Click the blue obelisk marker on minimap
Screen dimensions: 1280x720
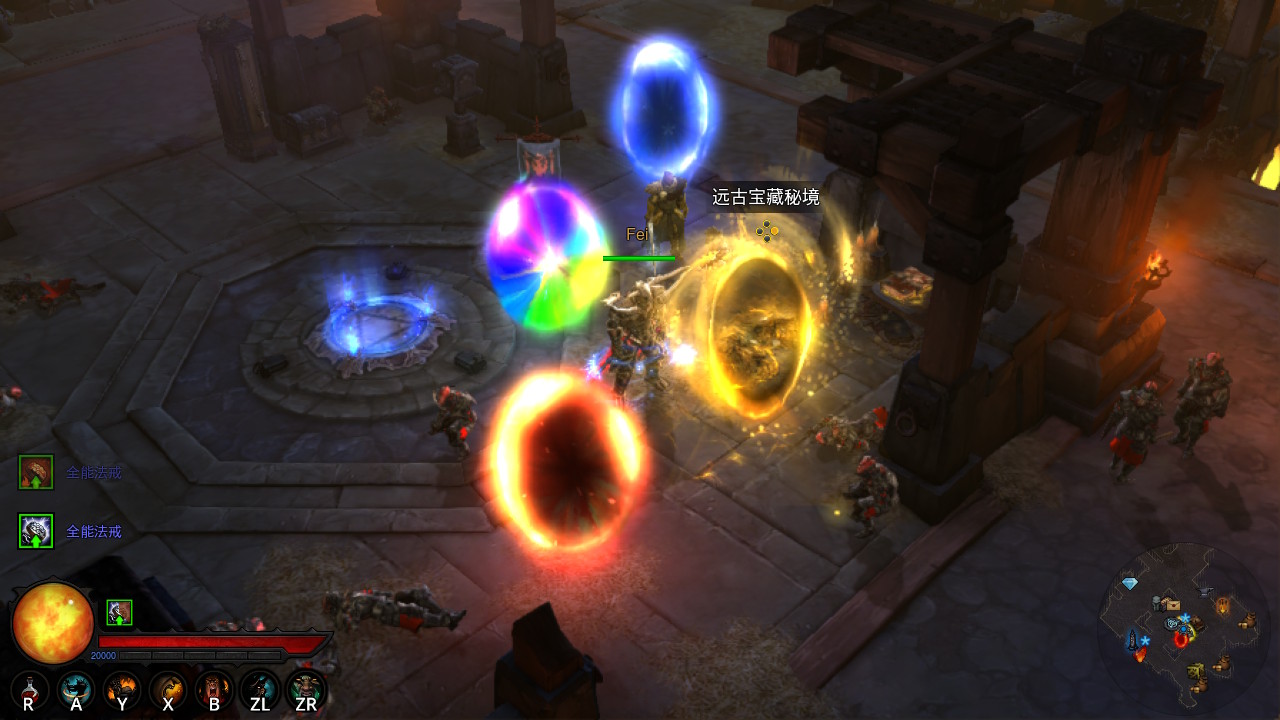[x=1134, y=638]
